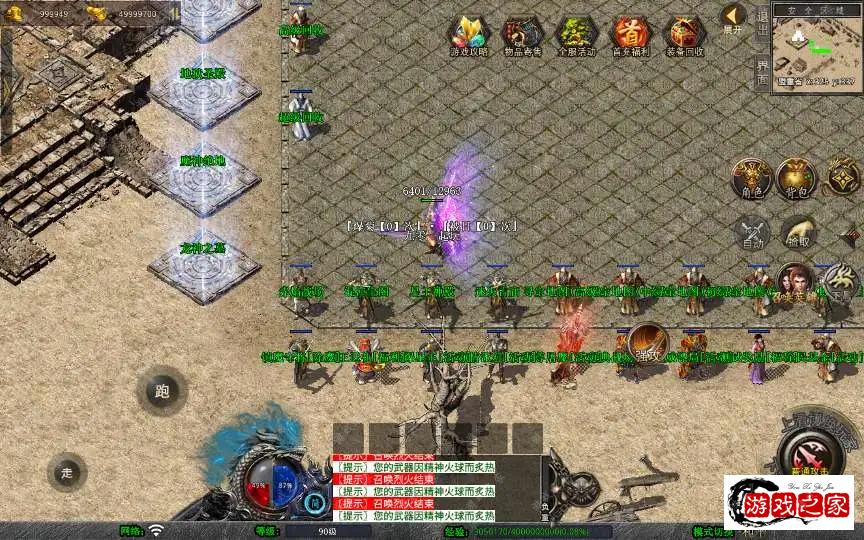Tap the 走 walk button
The height and width of the screenshot is (540, 864).
click(67, 471)
